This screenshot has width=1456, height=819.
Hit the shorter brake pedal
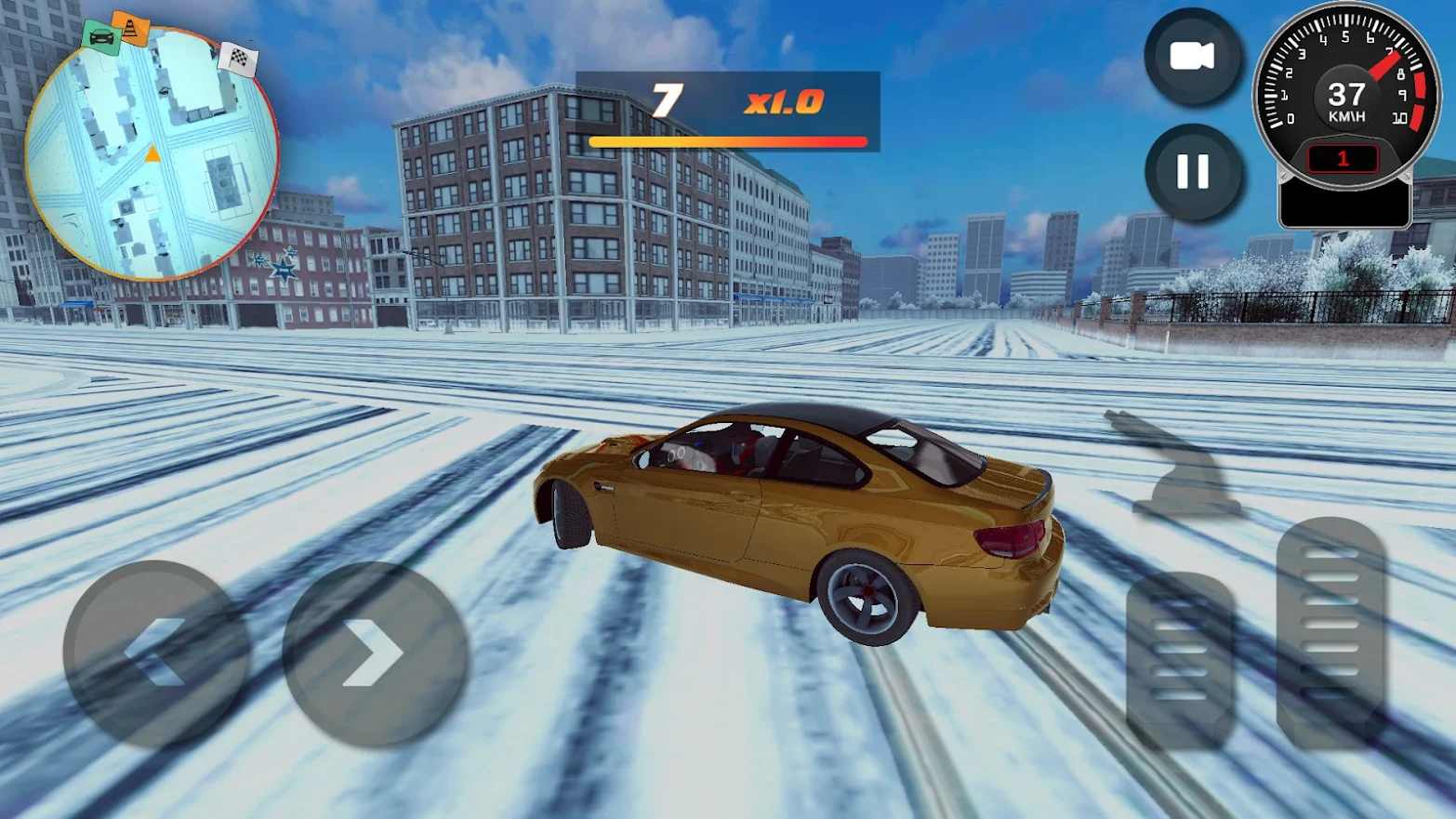(1180, 658)
